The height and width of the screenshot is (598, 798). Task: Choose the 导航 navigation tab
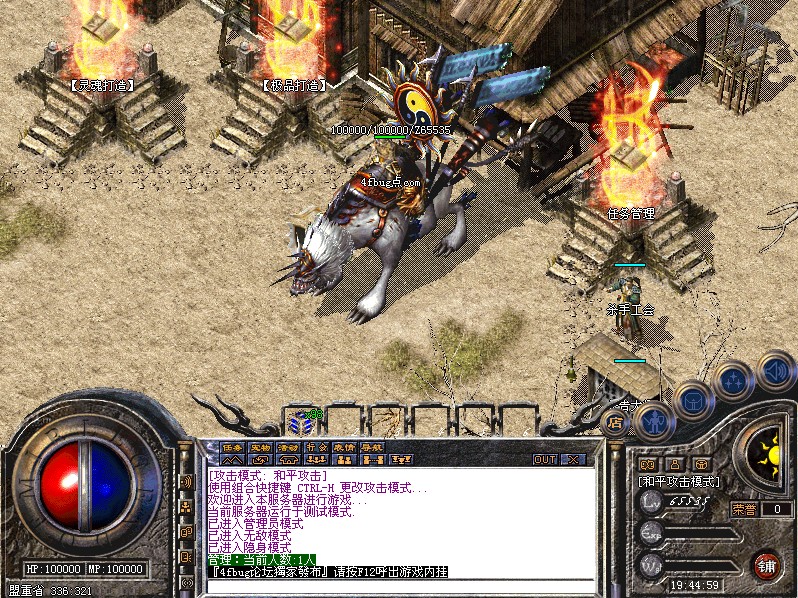click(372, 447)
